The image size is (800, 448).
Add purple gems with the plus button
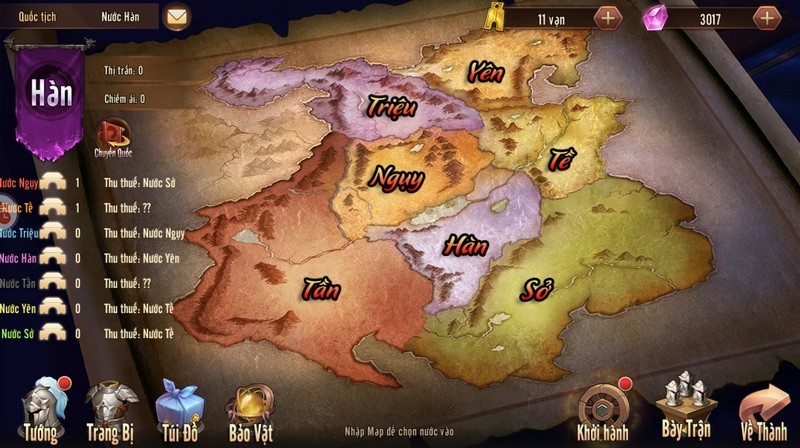767,17
